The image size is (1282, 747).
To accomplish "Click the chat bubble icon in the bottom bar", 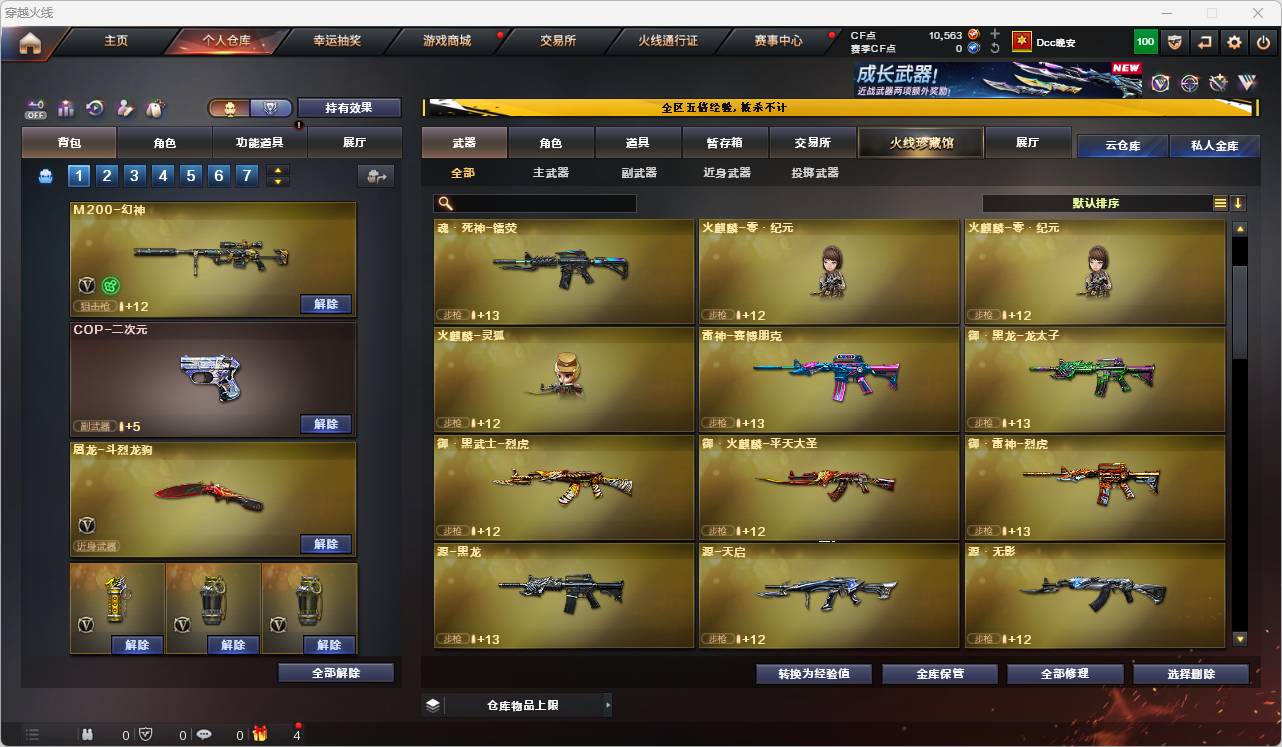I will [205, 734].
